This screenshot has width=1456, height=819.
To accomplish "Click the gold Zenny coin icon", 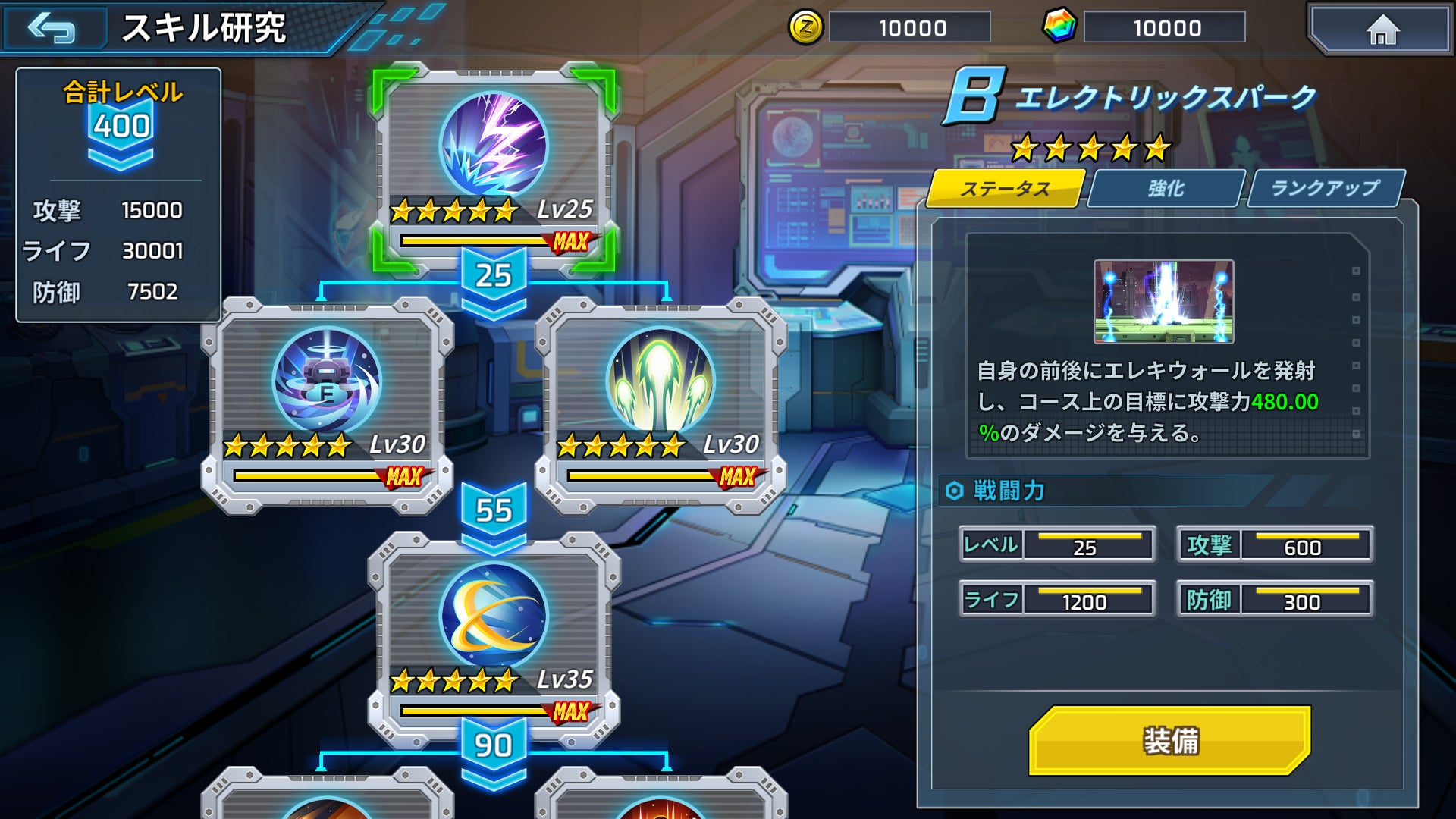I will tap(805, 28).
